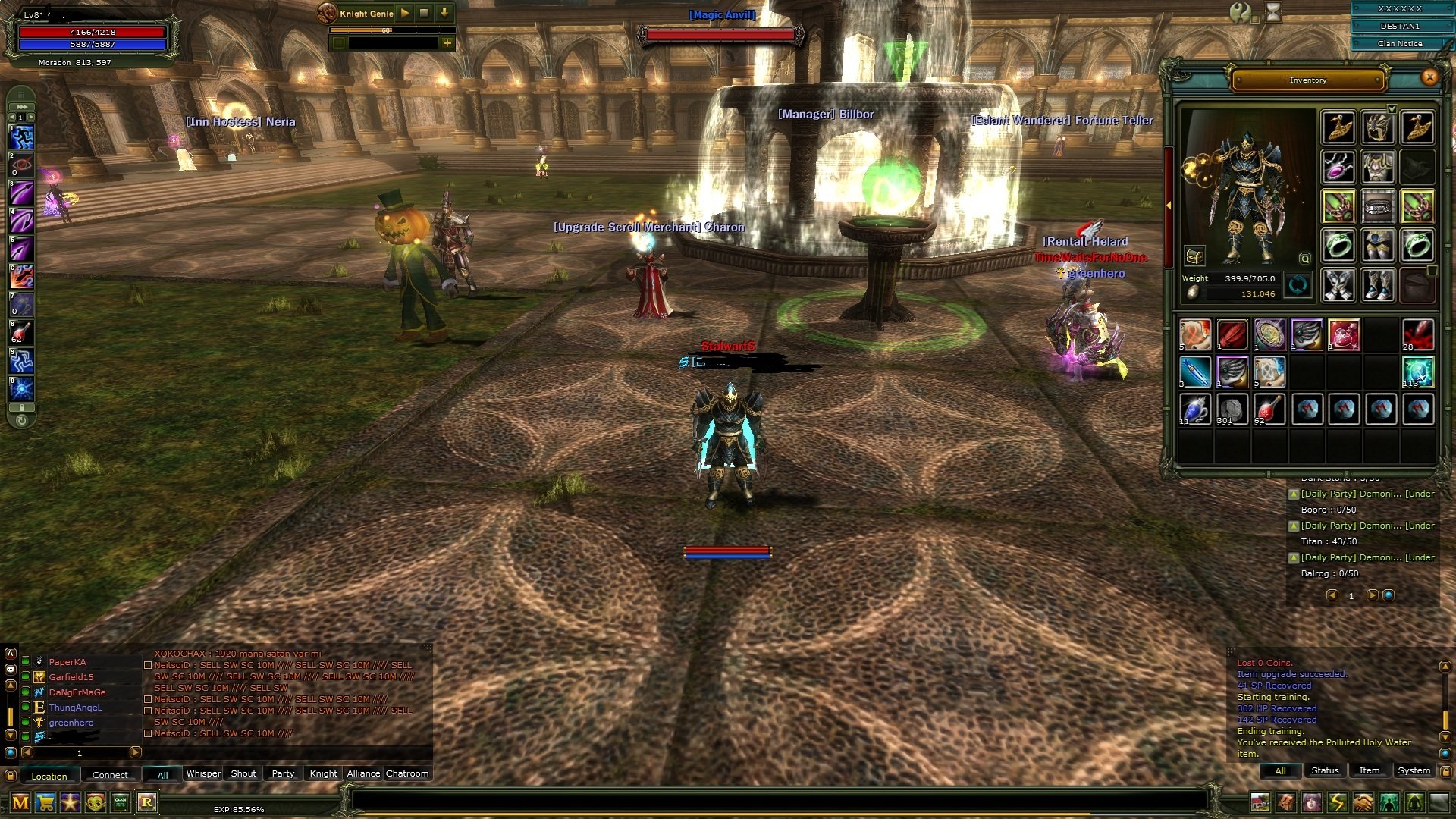The image size is (1456, 819).
Task: Open the Alliance chat tab
Action: (363, 773)
